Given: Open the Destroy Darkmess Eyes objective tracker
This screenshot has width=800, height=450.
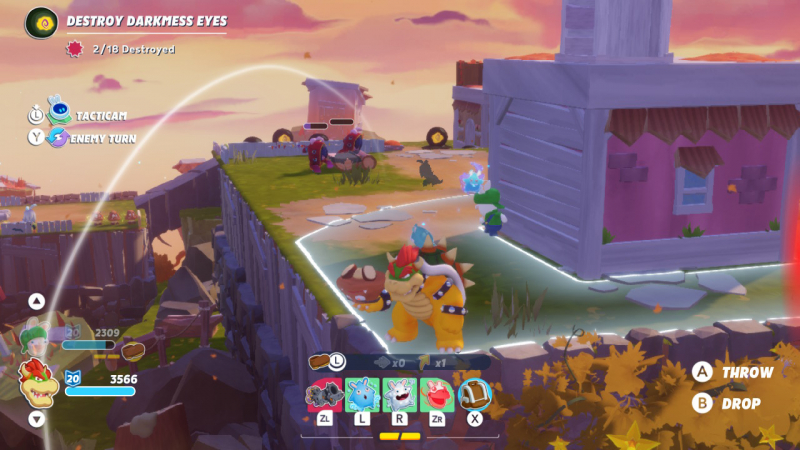Looking at the screenshot, I should 42,21.
